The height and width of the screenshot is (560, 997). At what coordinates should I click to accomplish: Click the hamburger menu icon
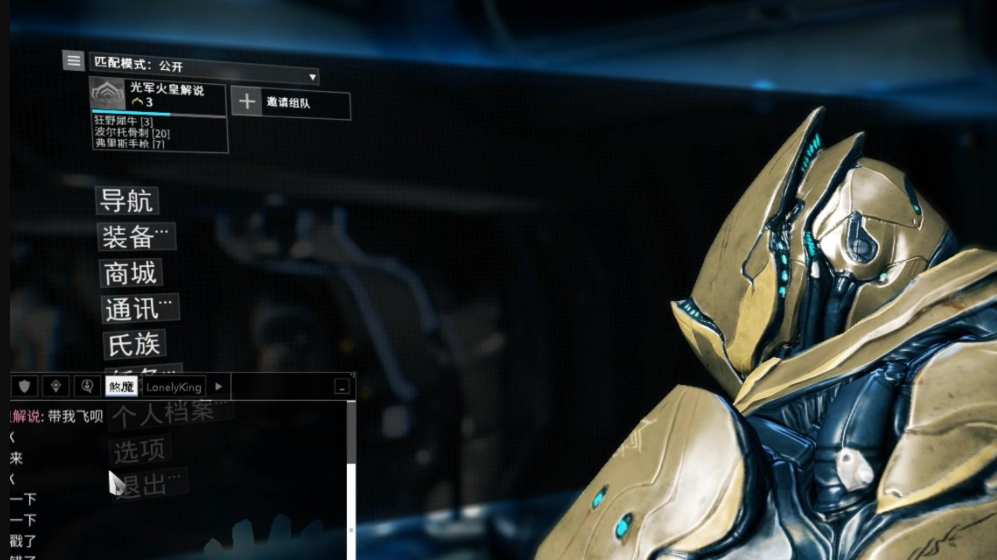coord(73,61)
